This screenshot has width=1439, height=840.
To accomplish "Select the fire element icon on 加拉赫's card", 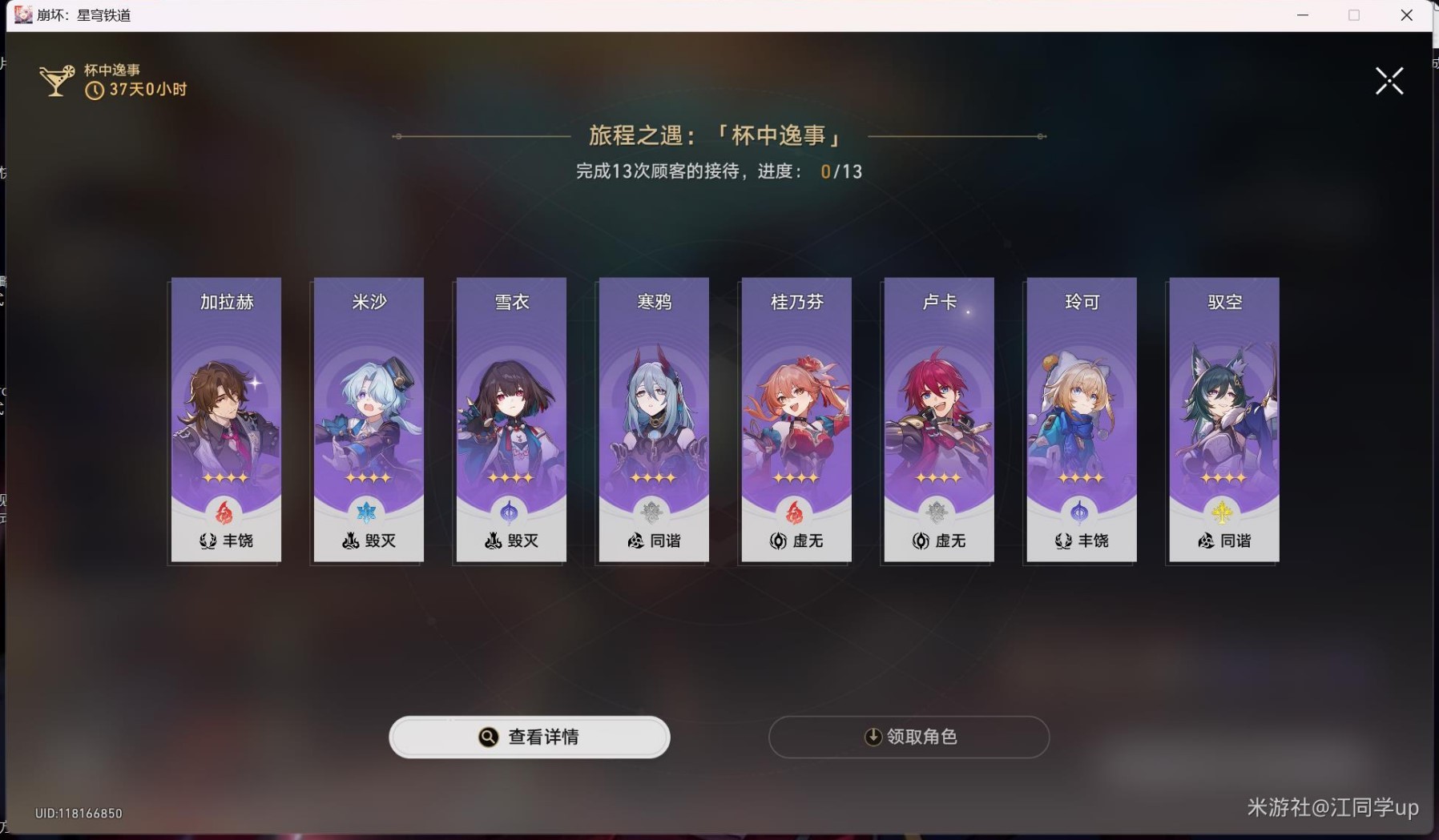I will [226, 513].
